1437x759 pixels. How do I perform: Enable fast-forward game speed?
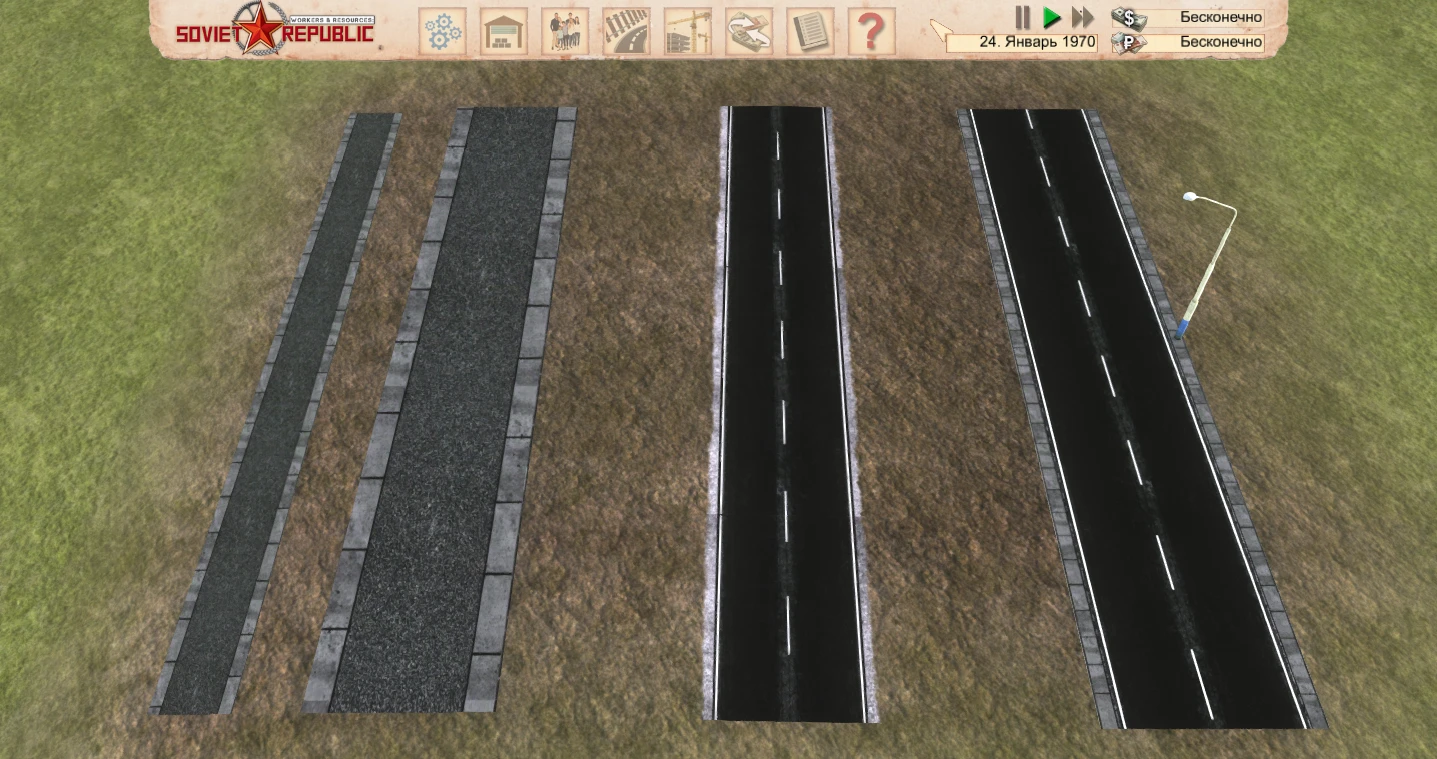(x=1081, y=17)
